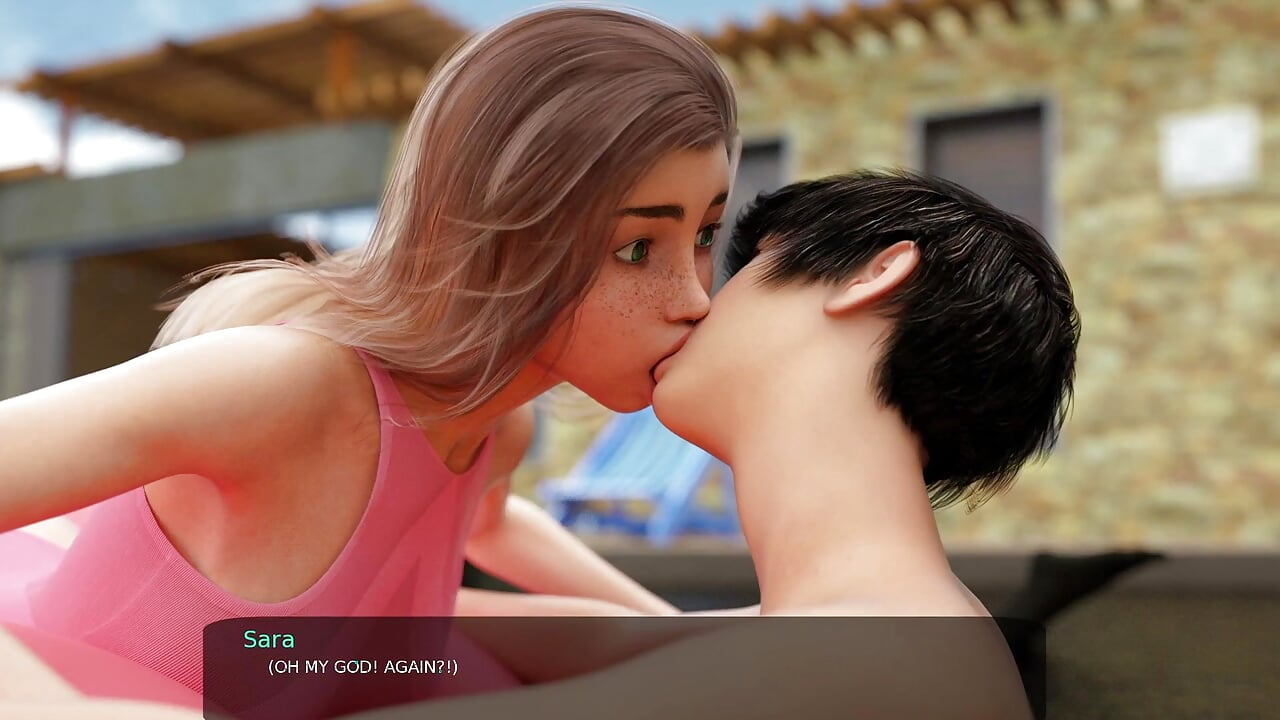Advance Sara's dialogue text box
The width and height of the screenshot is (1280, 720).
pyautogui.click(x=624, y=667)
